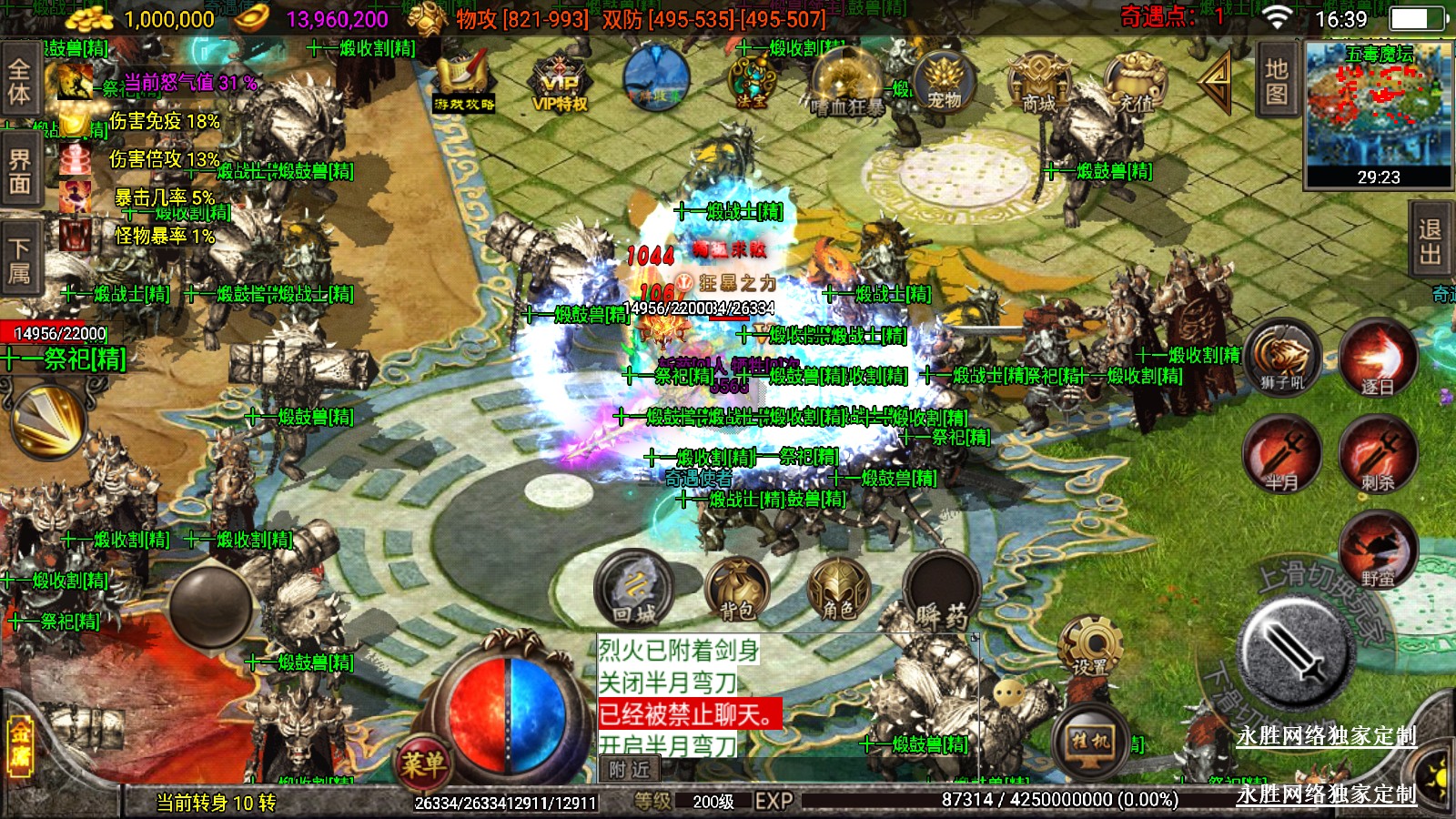Open the 菜单 menu button
Screen dimensions: 1456x819
click(423, 761)
